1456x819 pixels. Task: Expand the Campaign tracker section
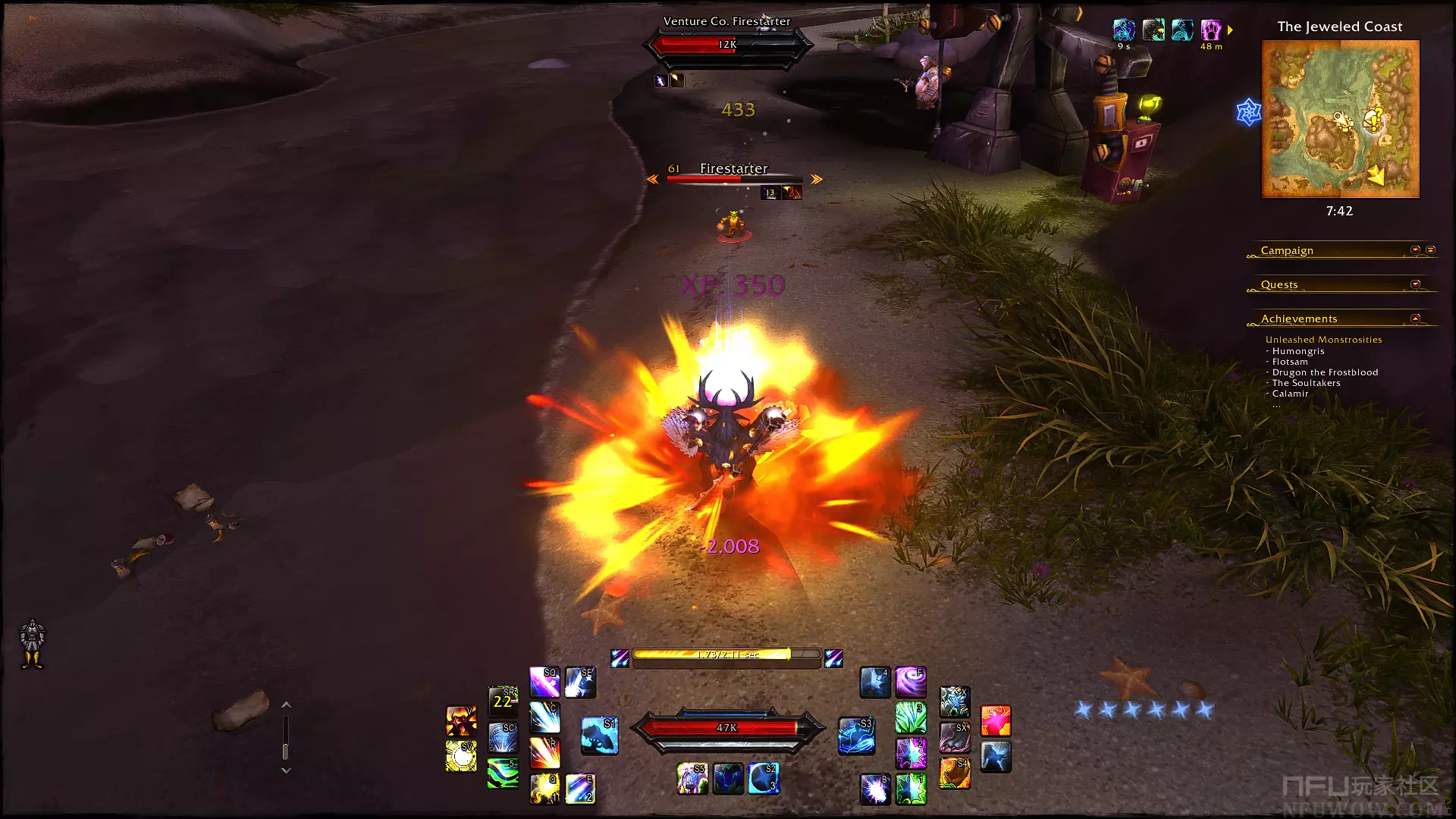click(1415, 249)
